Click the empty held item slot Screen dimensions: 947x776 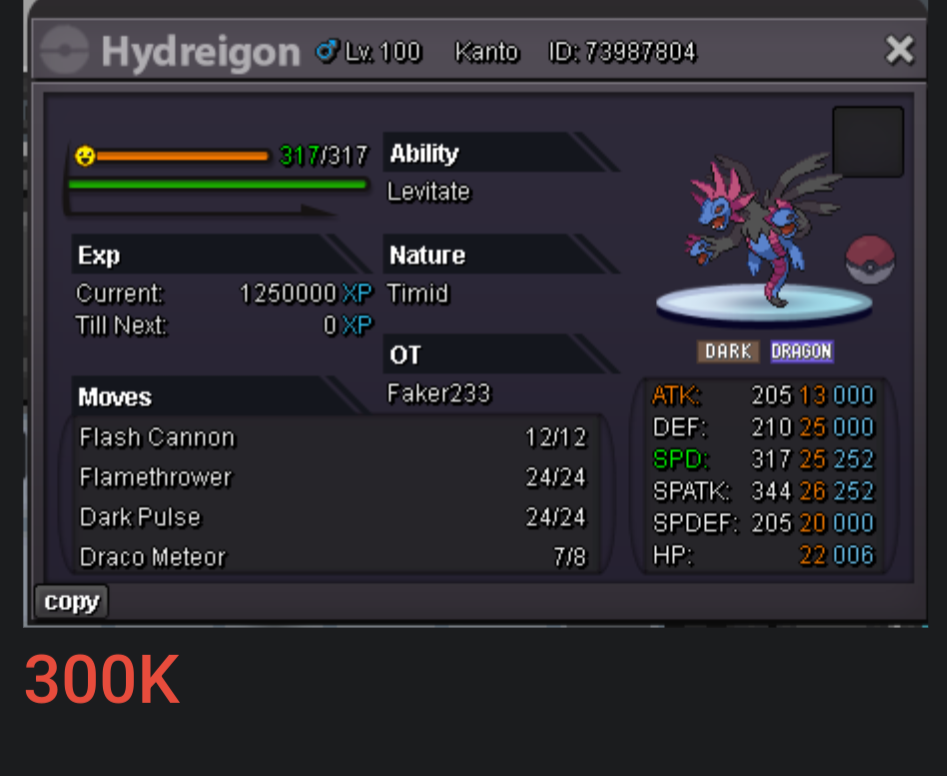(867, 142)
